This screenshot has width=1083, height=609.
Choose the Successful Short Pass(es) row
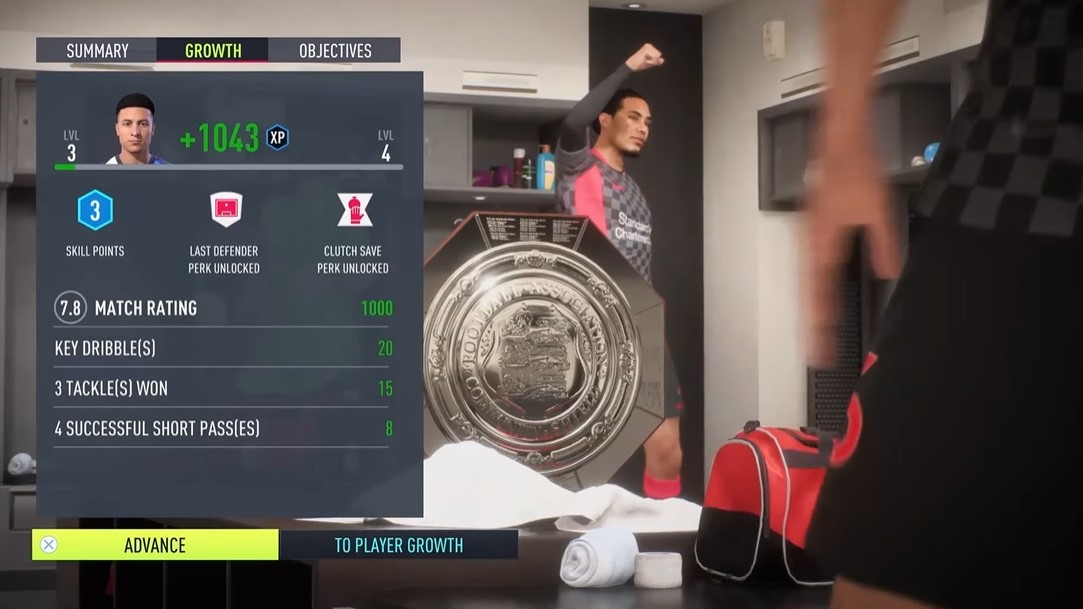(x=223, y=428)
